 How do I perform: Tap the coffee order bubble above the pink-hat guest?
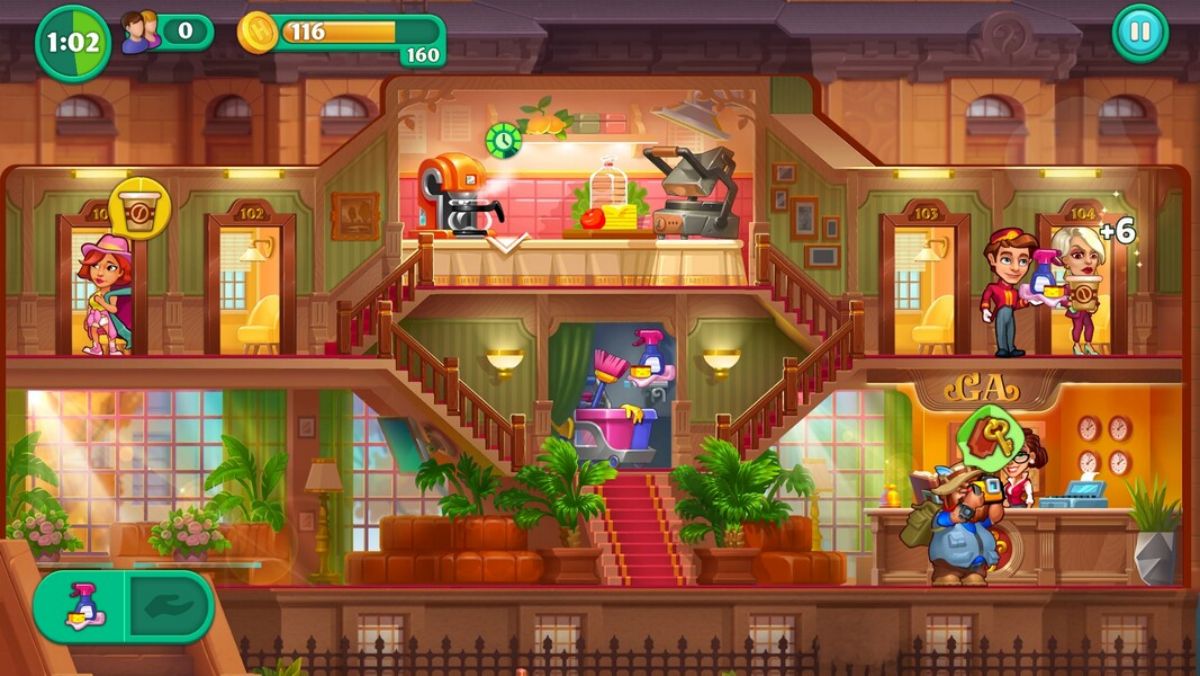139,208
